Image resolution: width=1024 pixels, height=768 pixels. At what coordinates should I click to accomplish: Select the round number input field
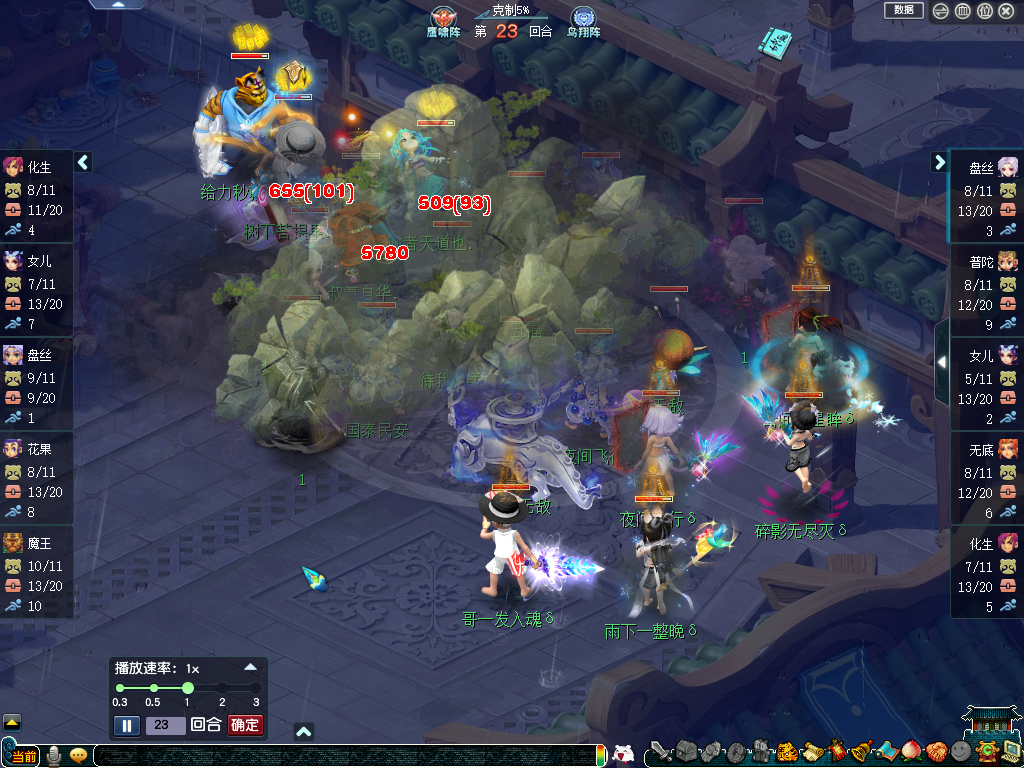pyautogui.click(x=165, y=725)
